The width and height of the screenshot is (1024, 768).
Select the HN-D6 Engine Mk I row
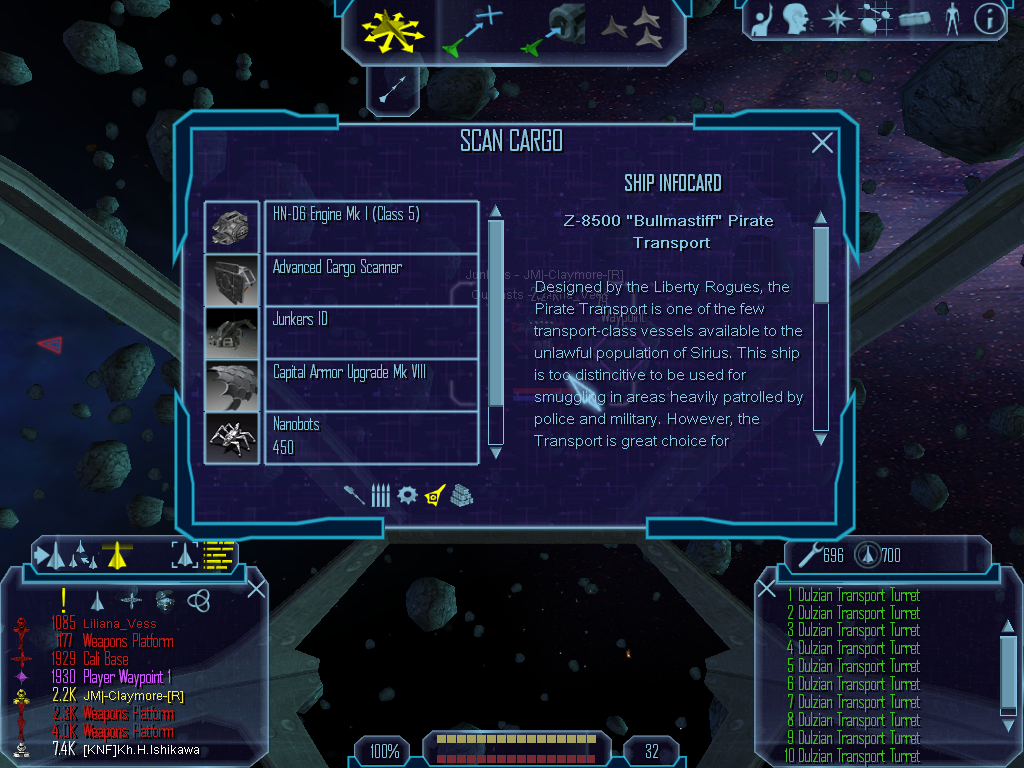[371, 226]
